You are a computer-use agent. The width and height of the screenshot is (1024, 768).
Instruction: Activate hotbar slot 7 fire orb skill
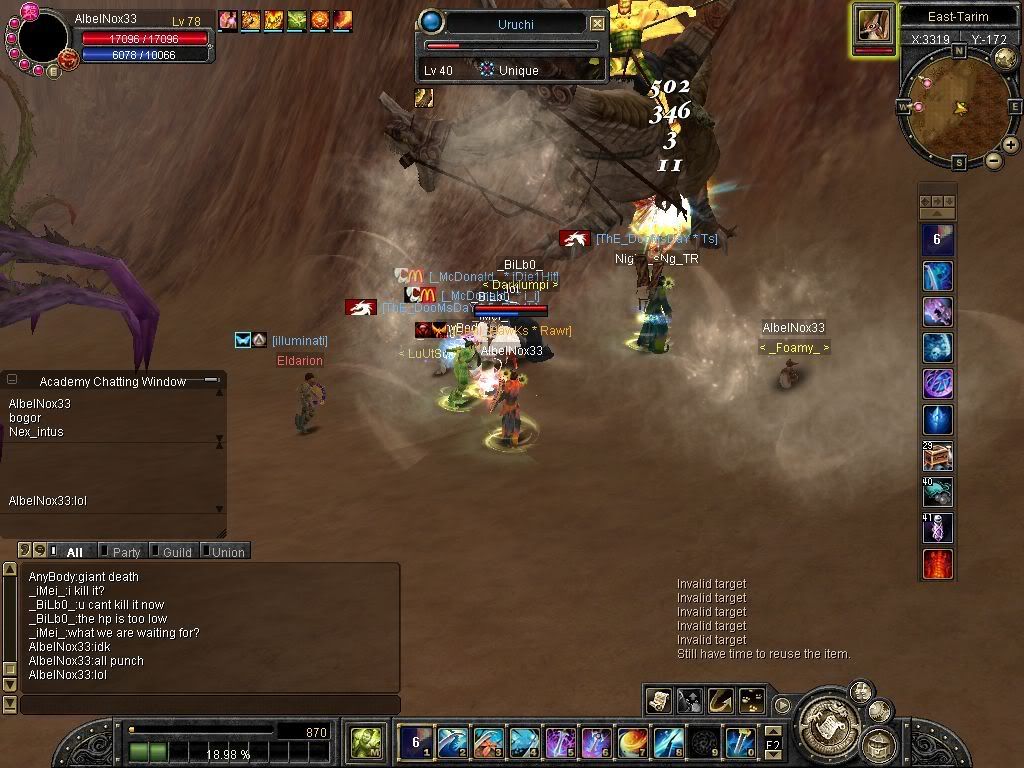pyautogui.click(x=631, y=742)
